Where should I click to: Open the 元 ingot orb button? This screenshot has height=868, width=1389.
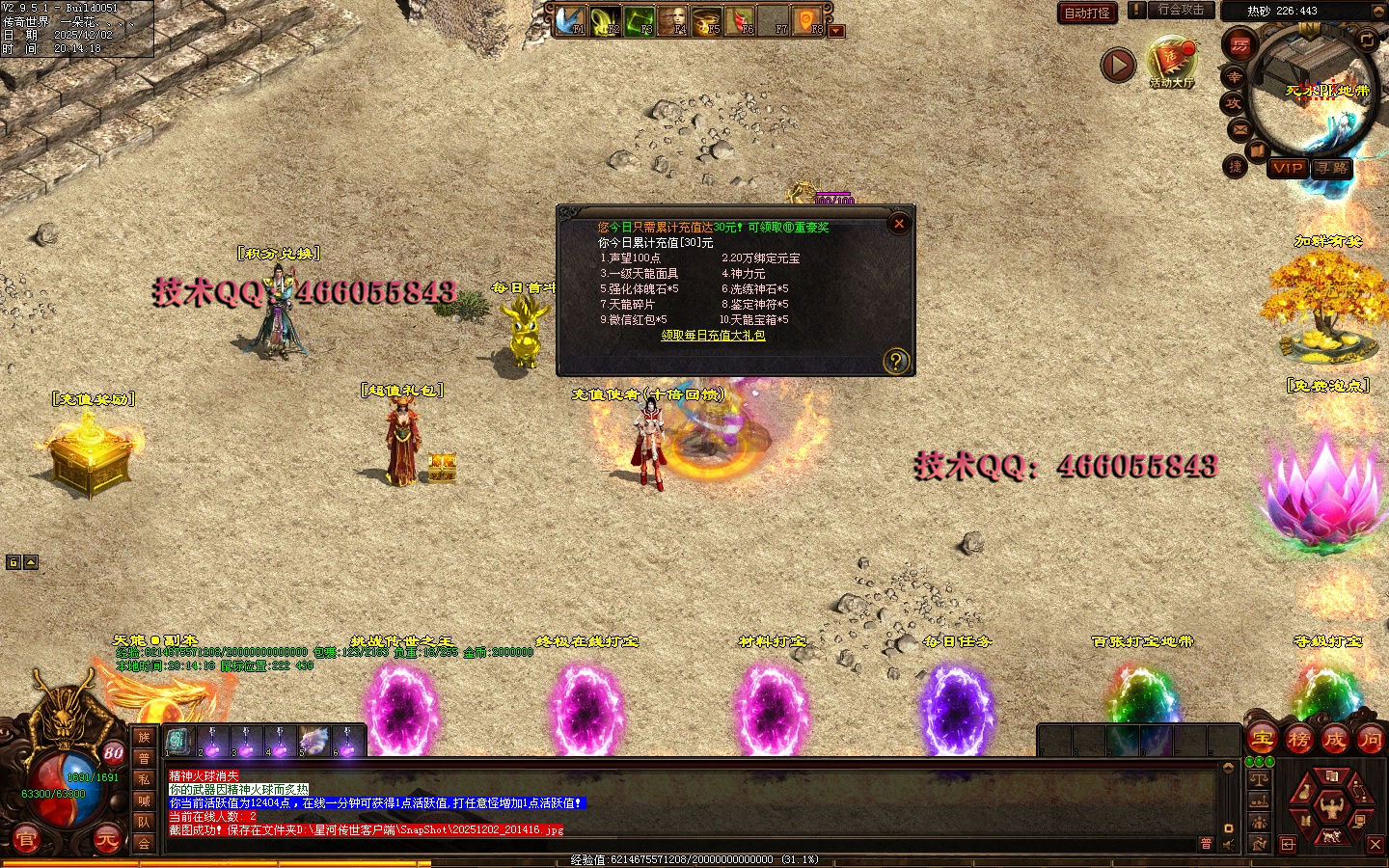107,840
